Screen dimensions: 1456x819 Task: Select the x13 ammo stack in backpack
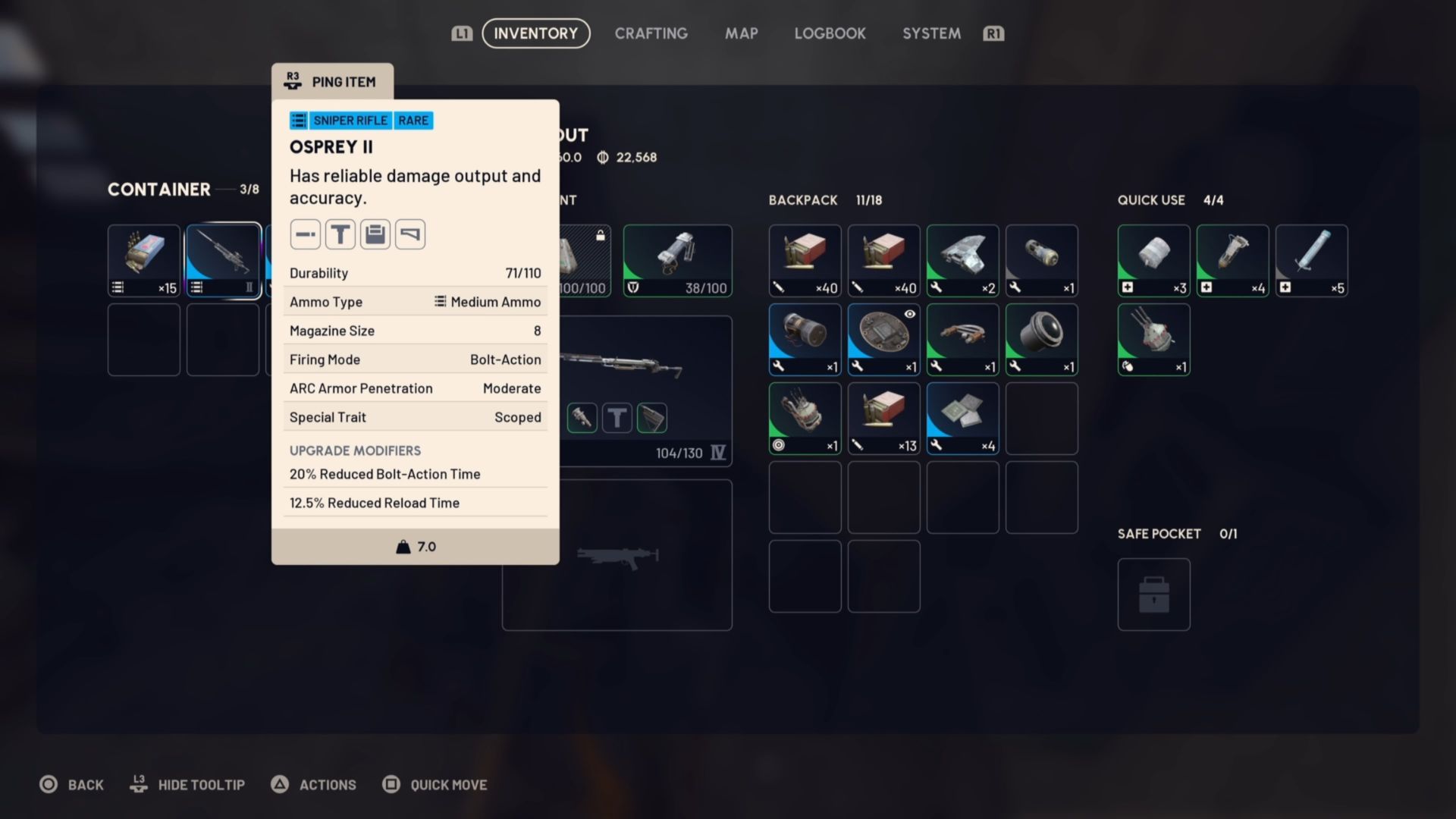(883, 418)
